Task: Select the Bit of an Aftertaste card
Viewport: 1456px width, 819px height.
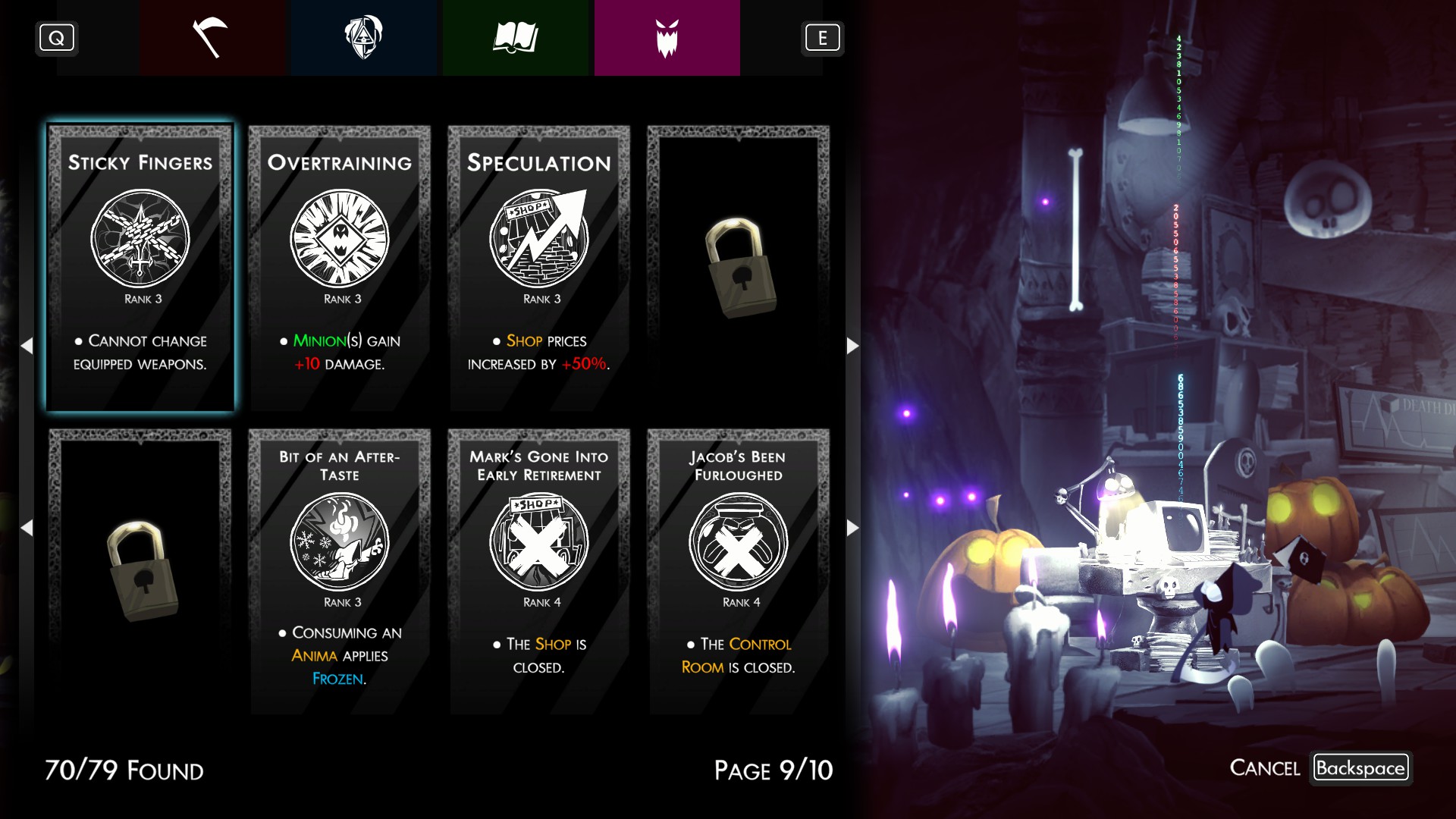Action: click(x=340, y=571)
